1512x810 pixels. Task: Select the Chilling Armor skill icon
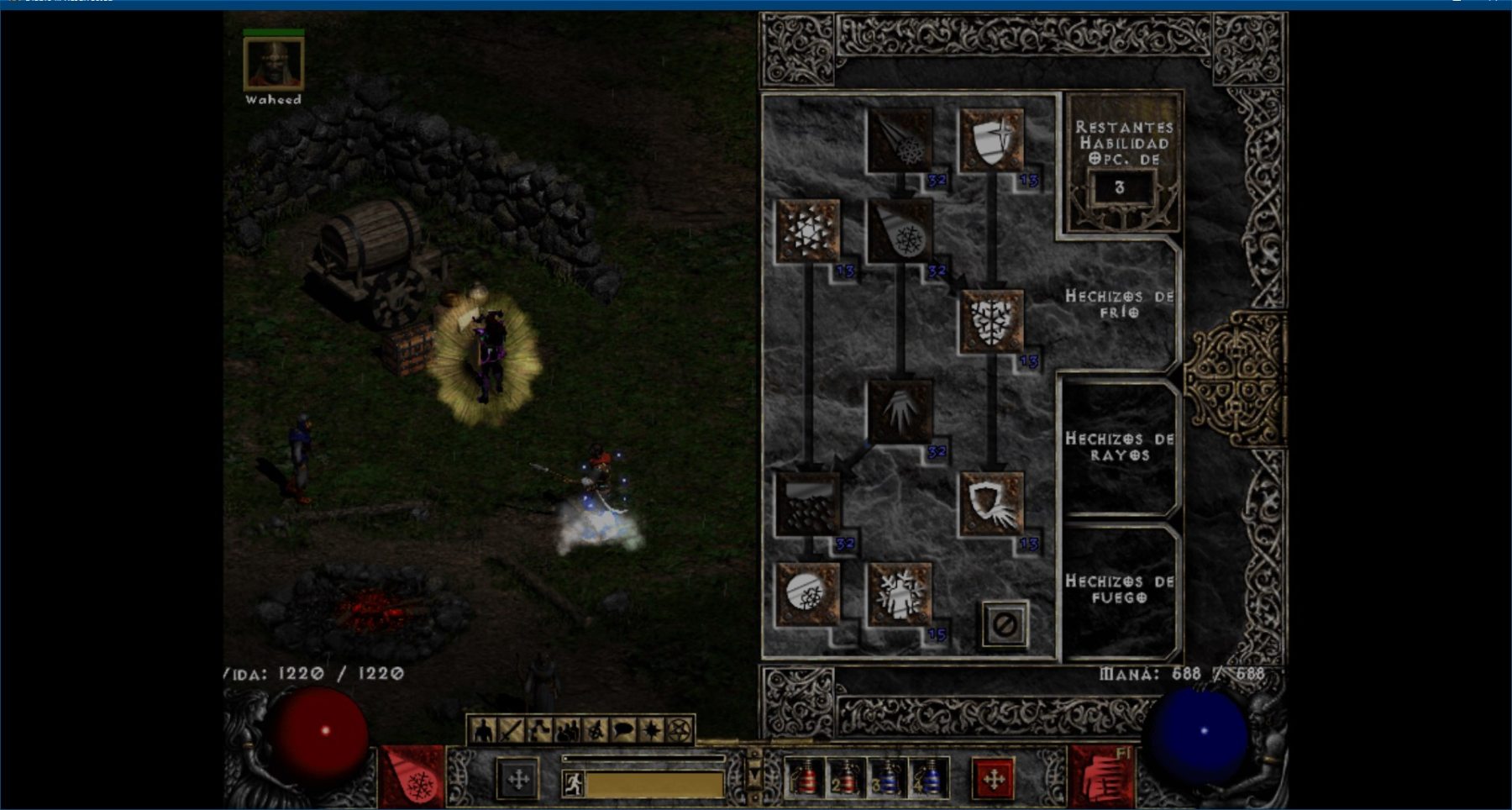click(991, 503)
